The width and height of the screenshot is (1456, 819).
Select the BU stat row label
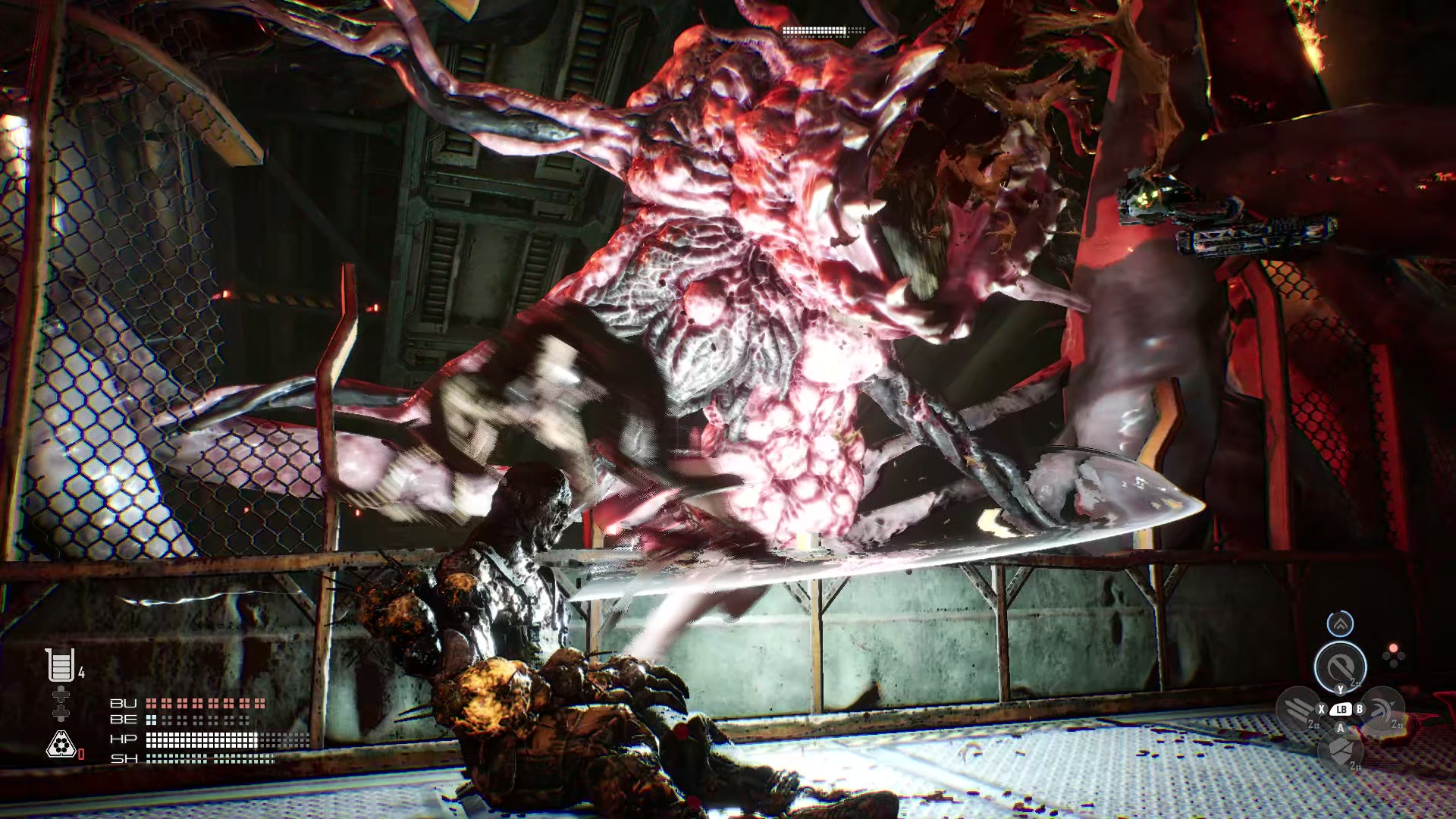[124, 703]
